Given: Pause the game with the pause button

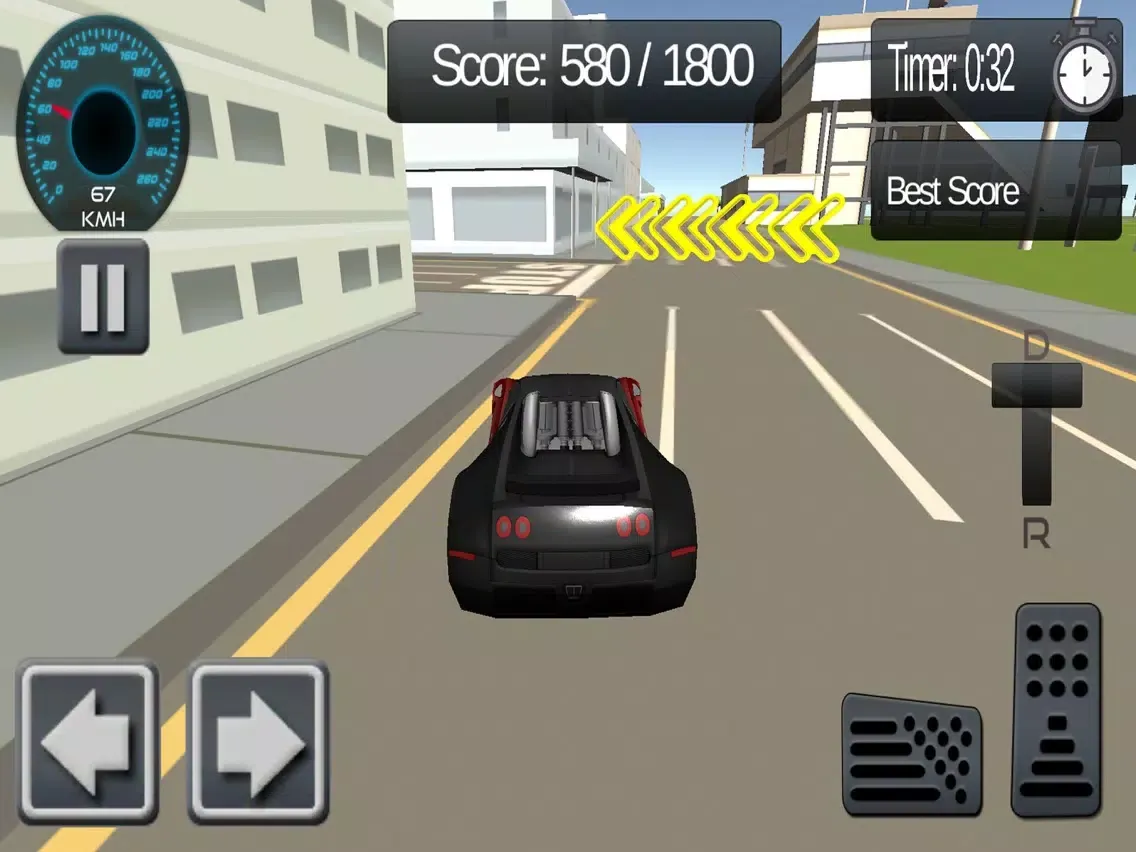Looking at the screenshot, I should pyautogui.click(x=103, y=296).
